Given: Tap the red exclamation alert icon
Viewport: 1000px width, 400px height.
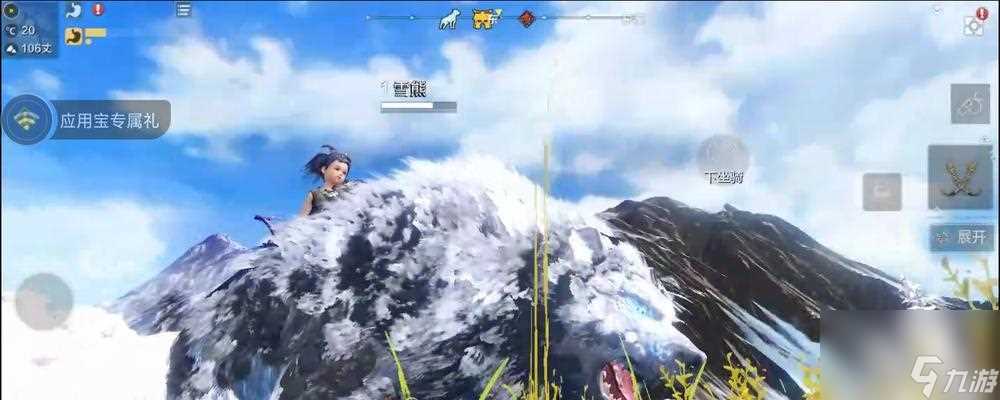Looking at the screenshot, I should (x=98, y=10).
